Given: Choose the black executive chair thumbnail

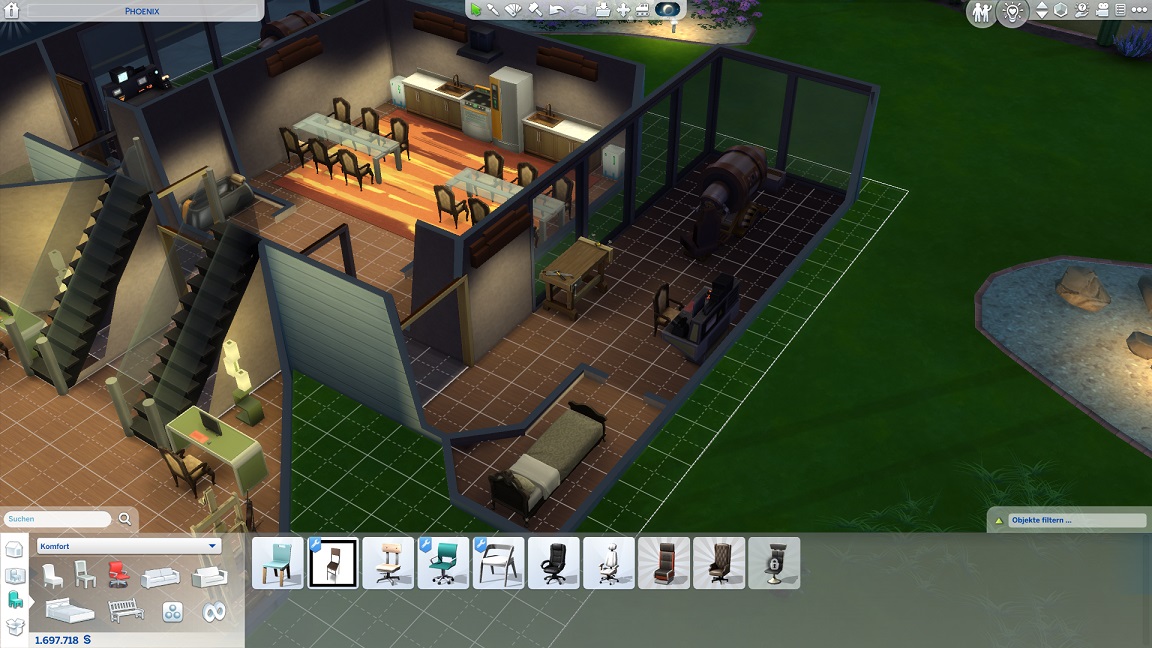Looking at the screenshot, I should click(553, 563).
